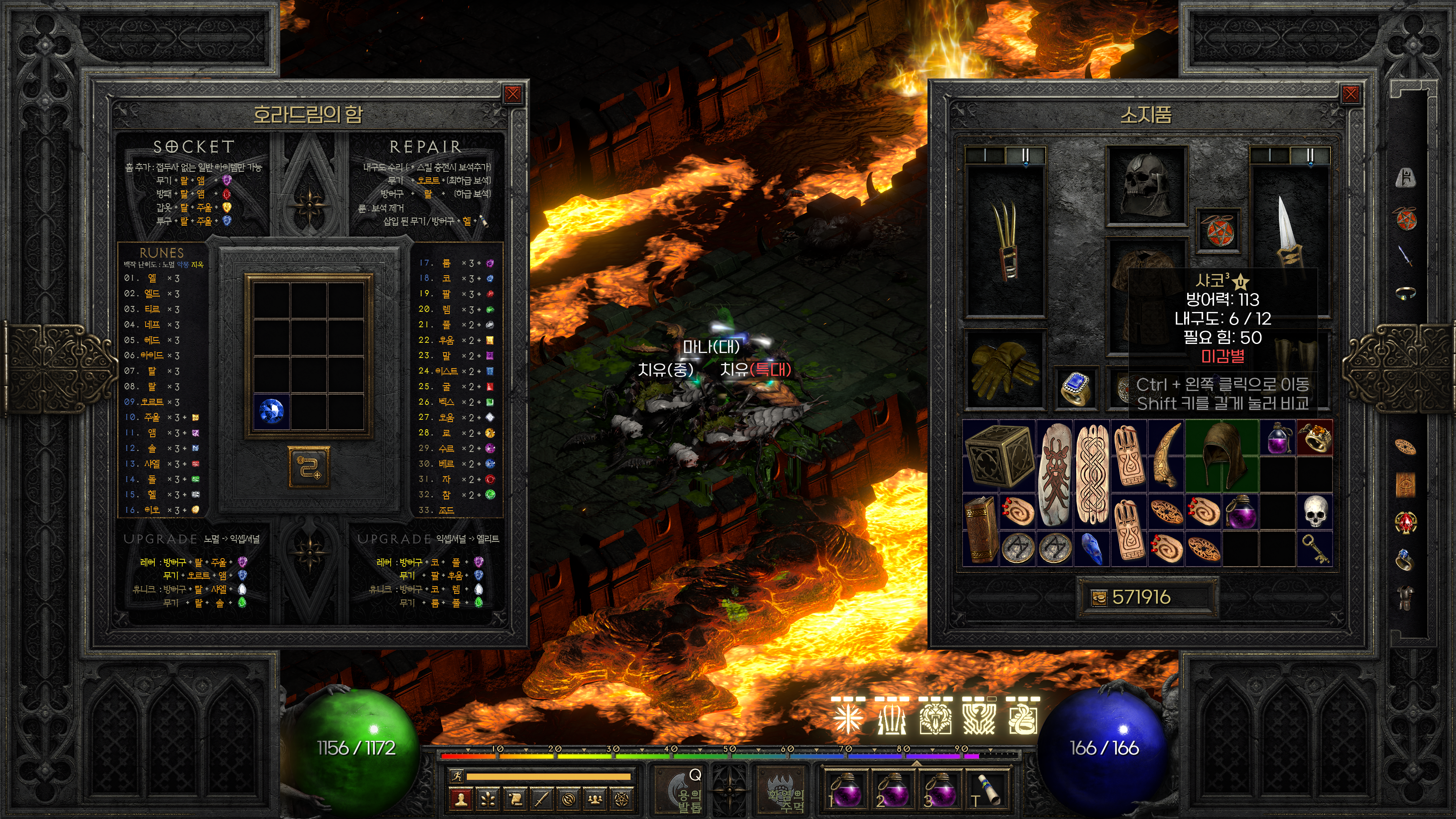Open the character button in the mini menu

[x=461, y=799]
